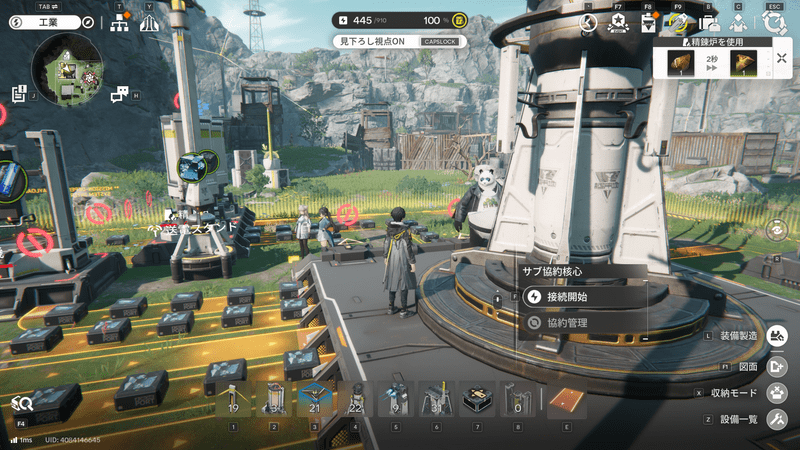The image size is (800, 450).
Task: Select the orange floor tile hotbar slot
Action: [x=567, y=400]
